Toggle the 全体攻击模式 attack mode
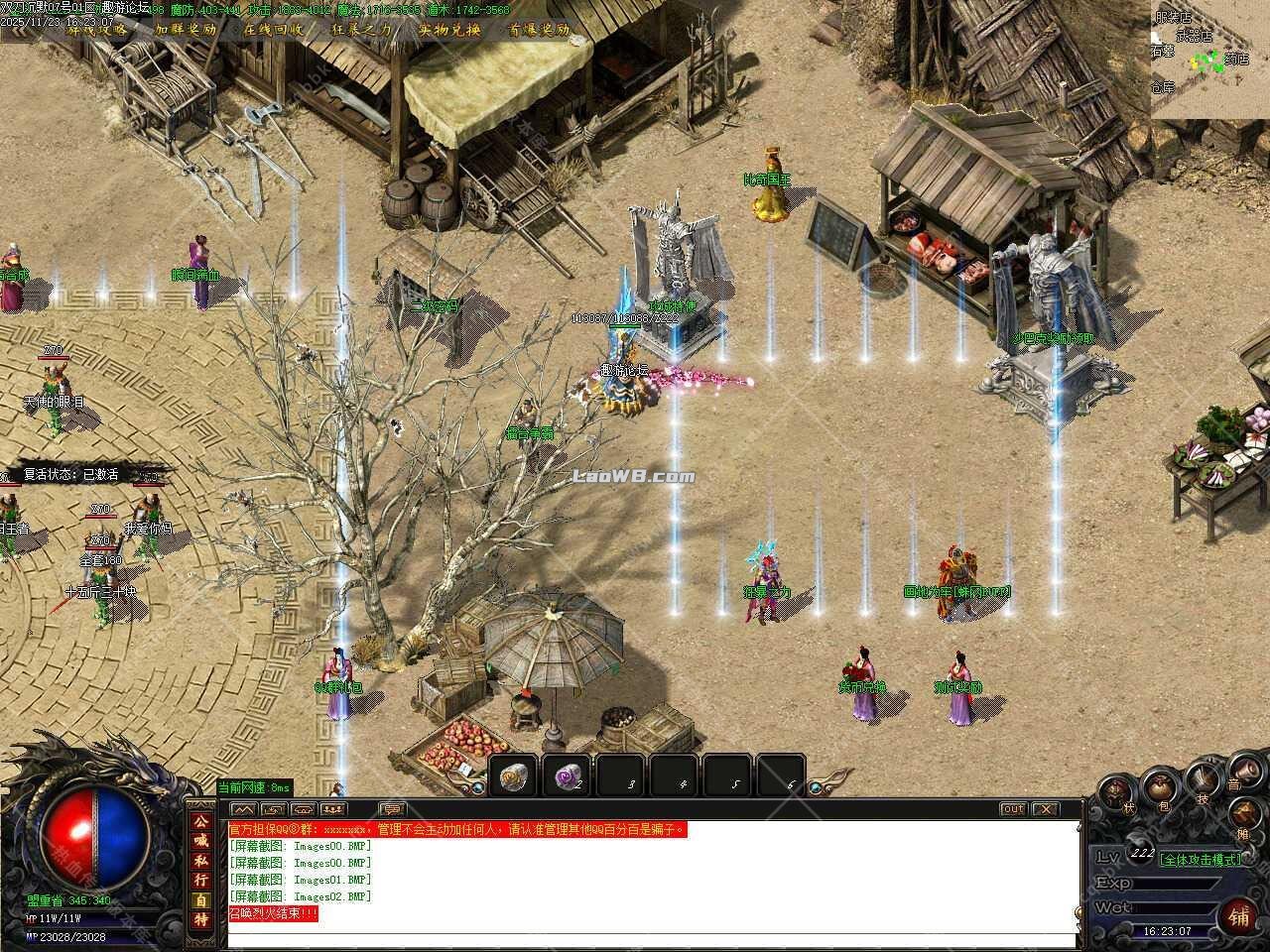 click(1201, 859)
